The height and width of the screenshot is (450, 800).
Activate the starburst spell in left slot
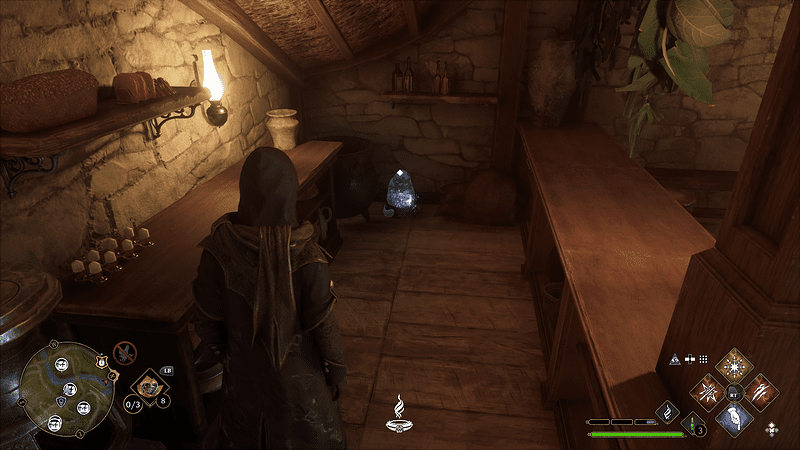(710, 389)
